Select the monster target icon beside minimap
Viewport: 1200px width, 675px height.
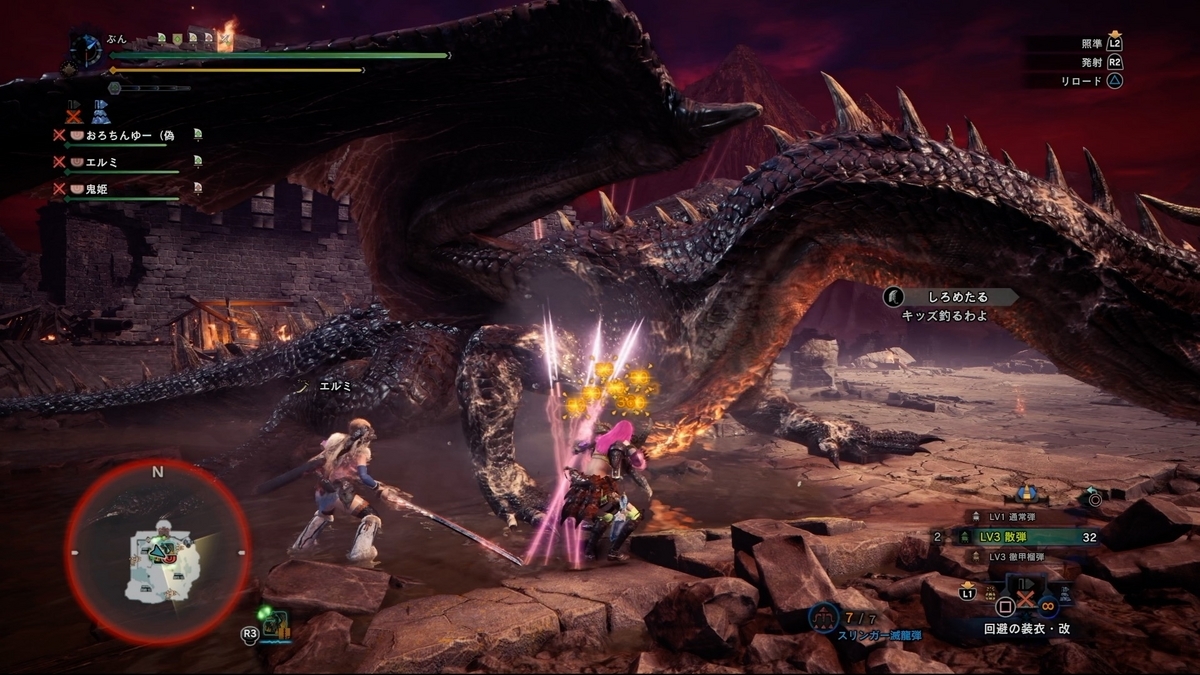pyautogui.click(x=274, y=627)
